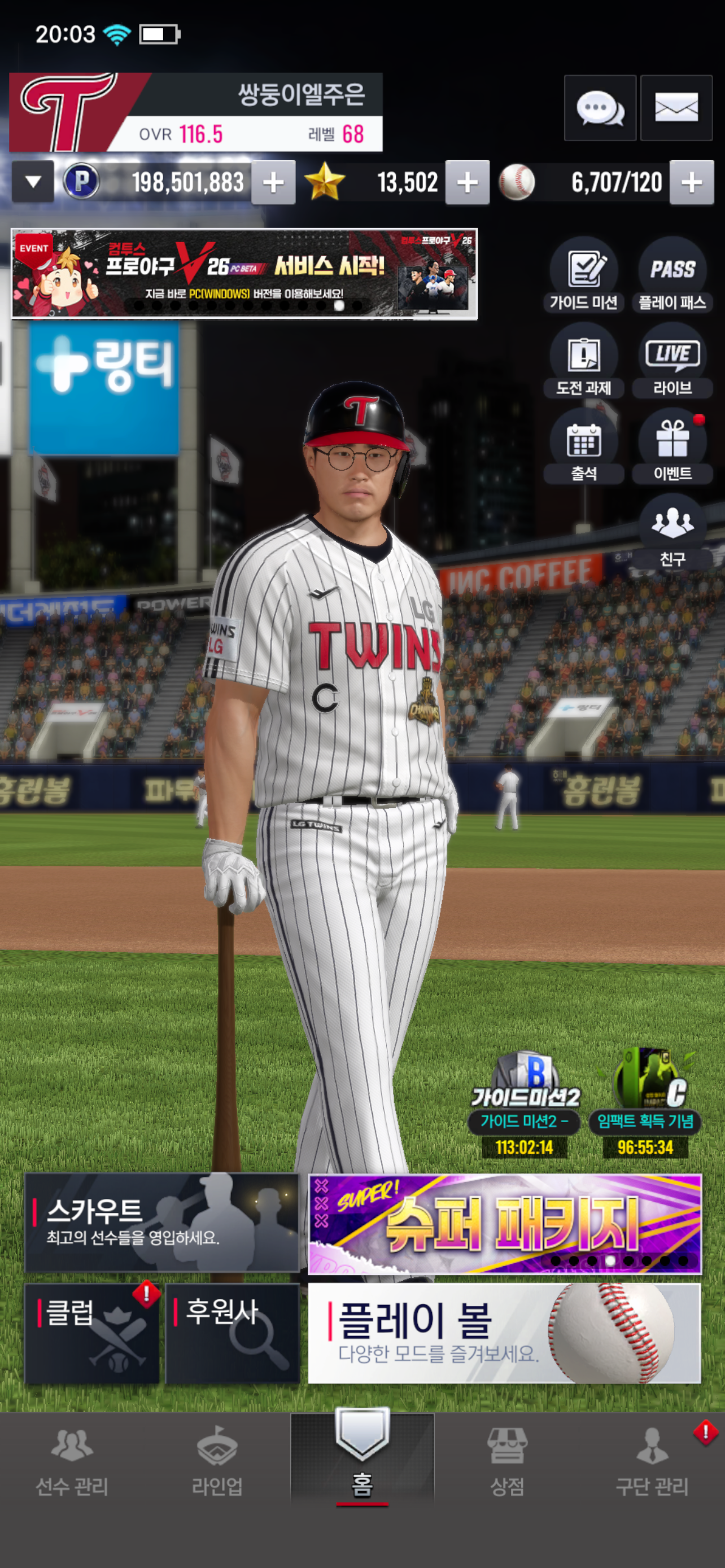Open the 출석 attendance calendar
The image size is (725, 1568).
pyautogui.click(x=583, y=448)
